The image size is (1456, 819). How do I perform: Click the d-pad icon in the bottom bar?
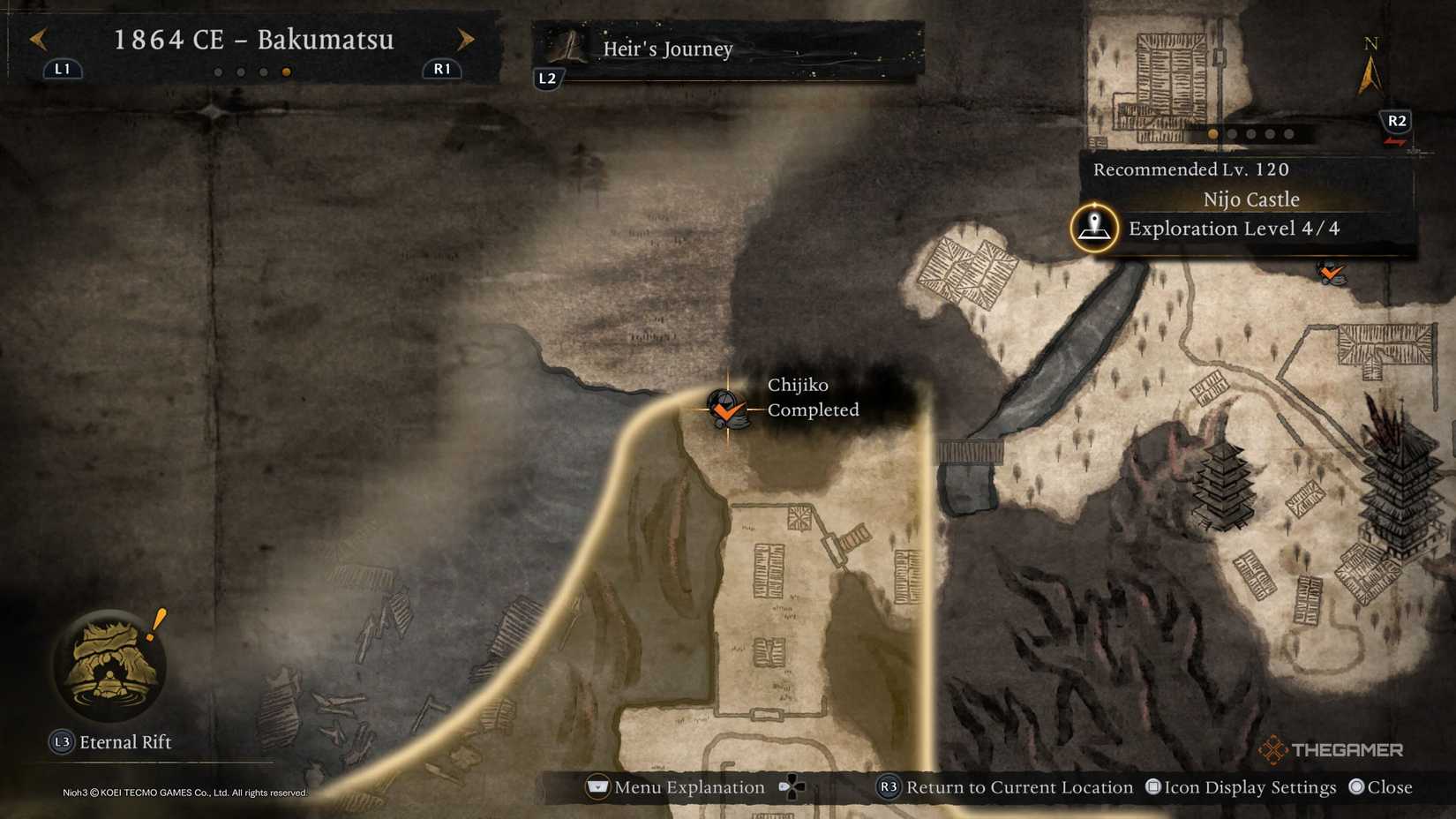(792, 787)
